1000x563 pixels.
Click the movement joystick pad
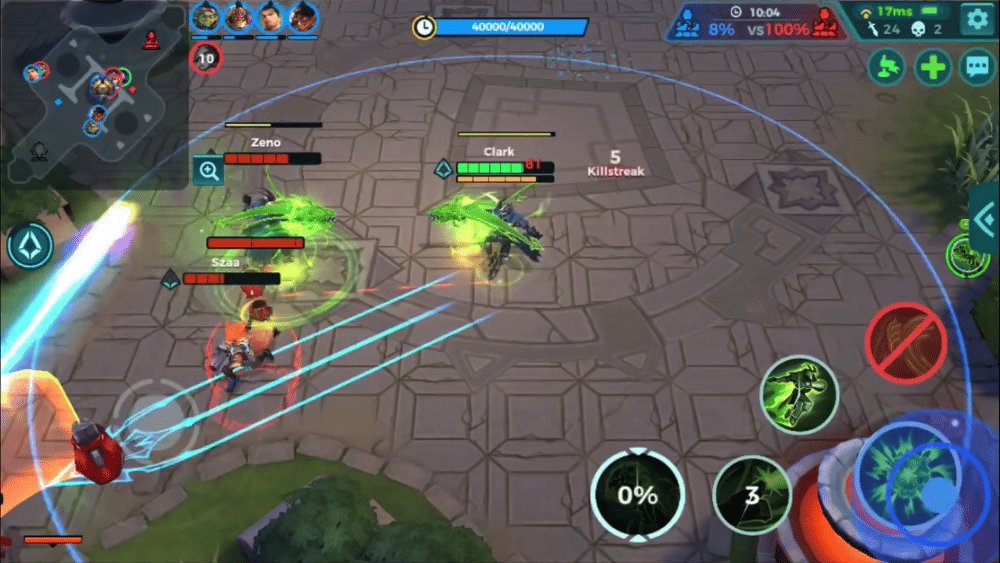(x=148, y=414)
